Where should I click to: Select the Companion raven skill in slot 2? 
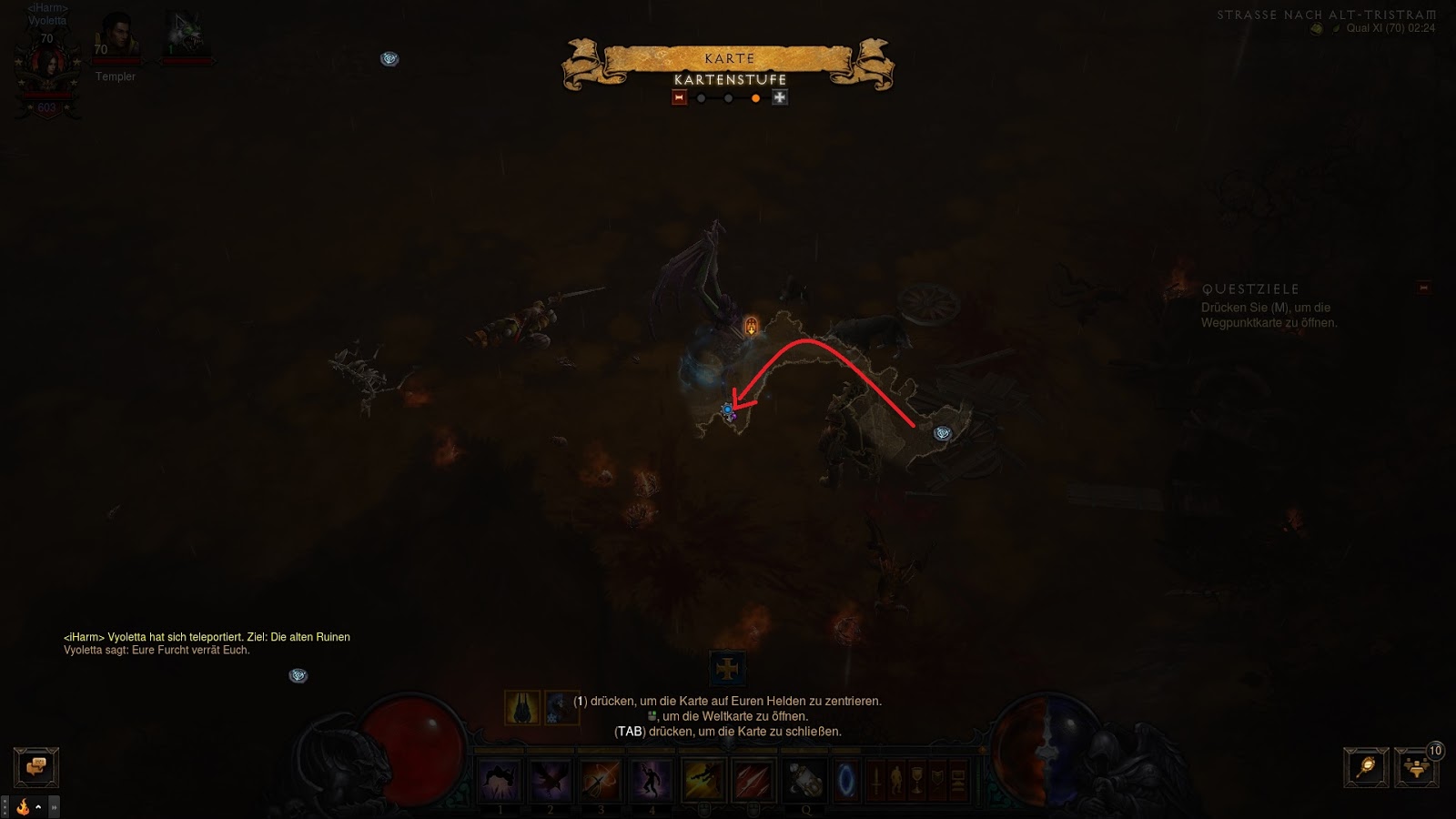(551, 780)
